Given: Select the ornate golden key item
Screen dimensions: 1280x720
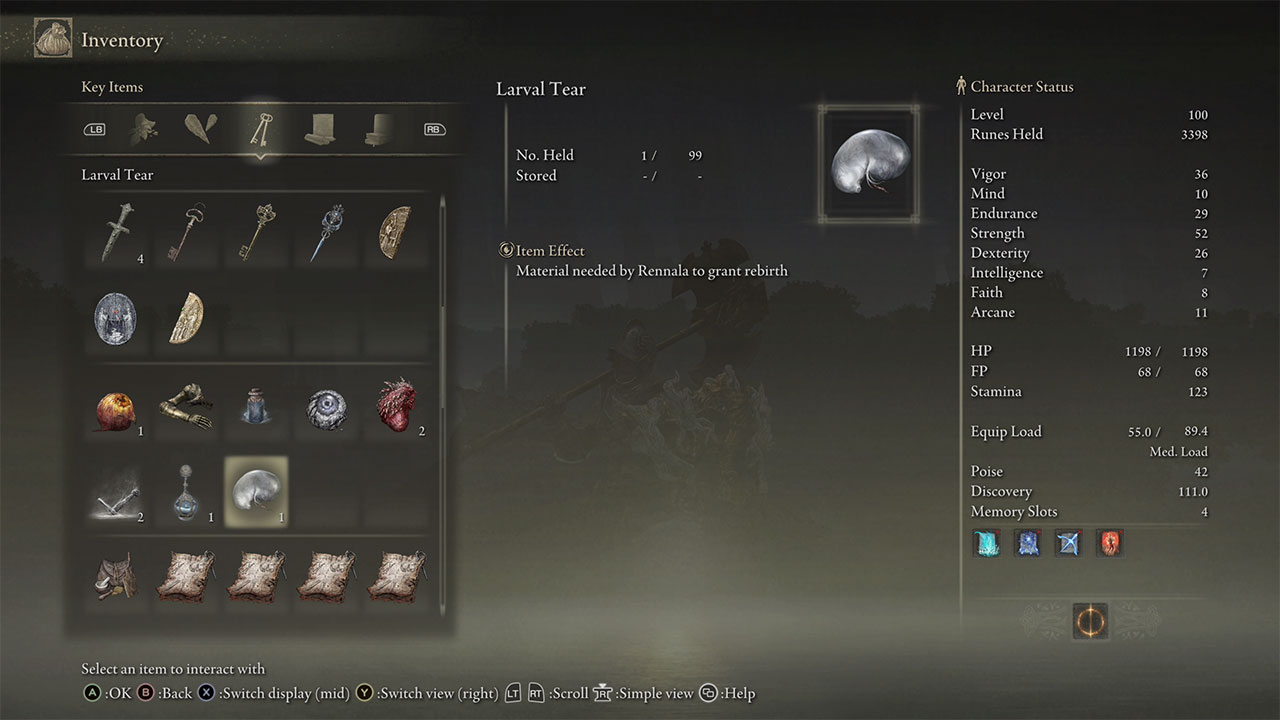Looking at the screenshot, I should pos(257,234).
